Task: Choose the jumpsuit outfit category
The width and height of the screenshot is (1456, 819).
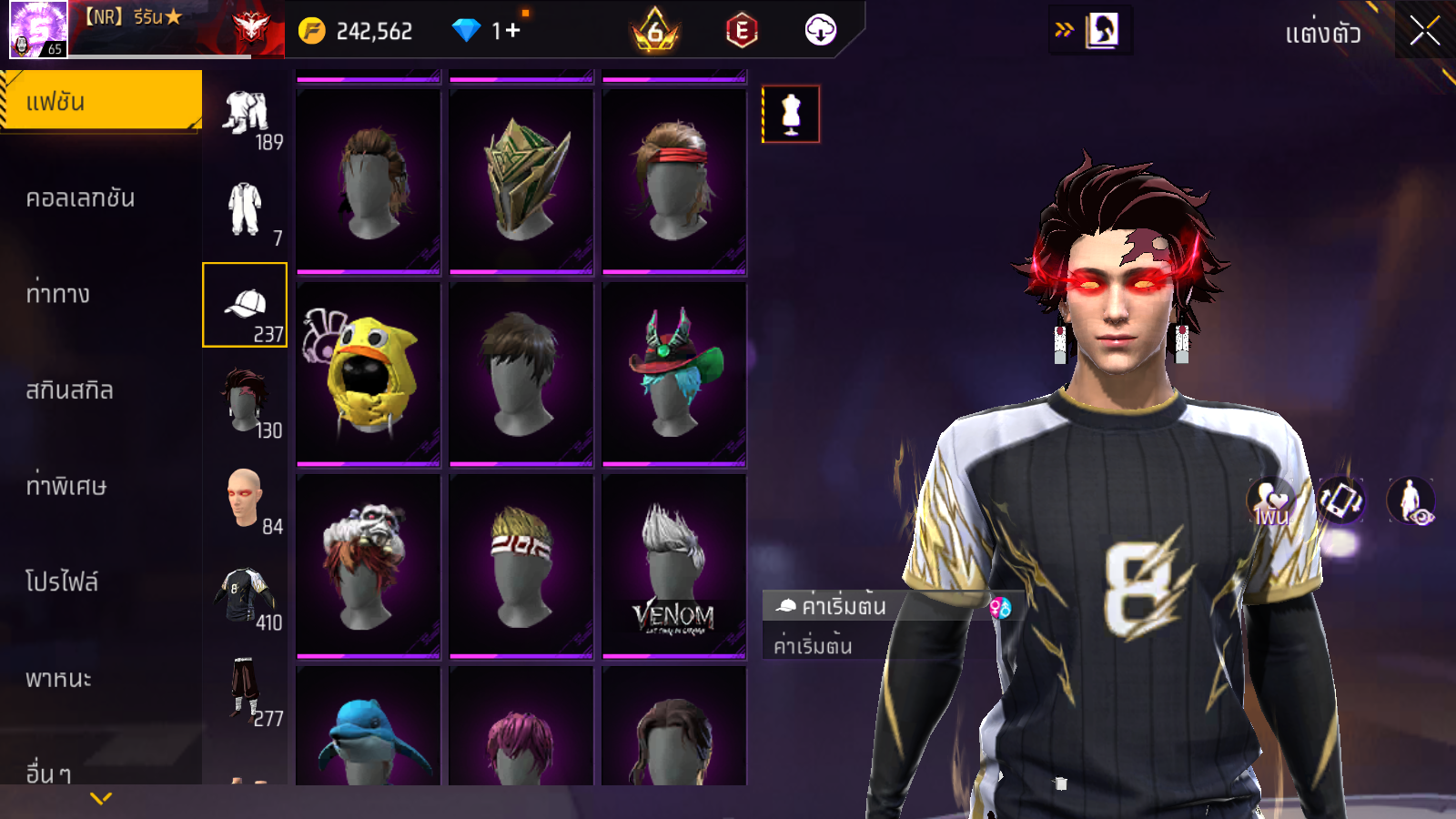Action: tap(245, 209)
